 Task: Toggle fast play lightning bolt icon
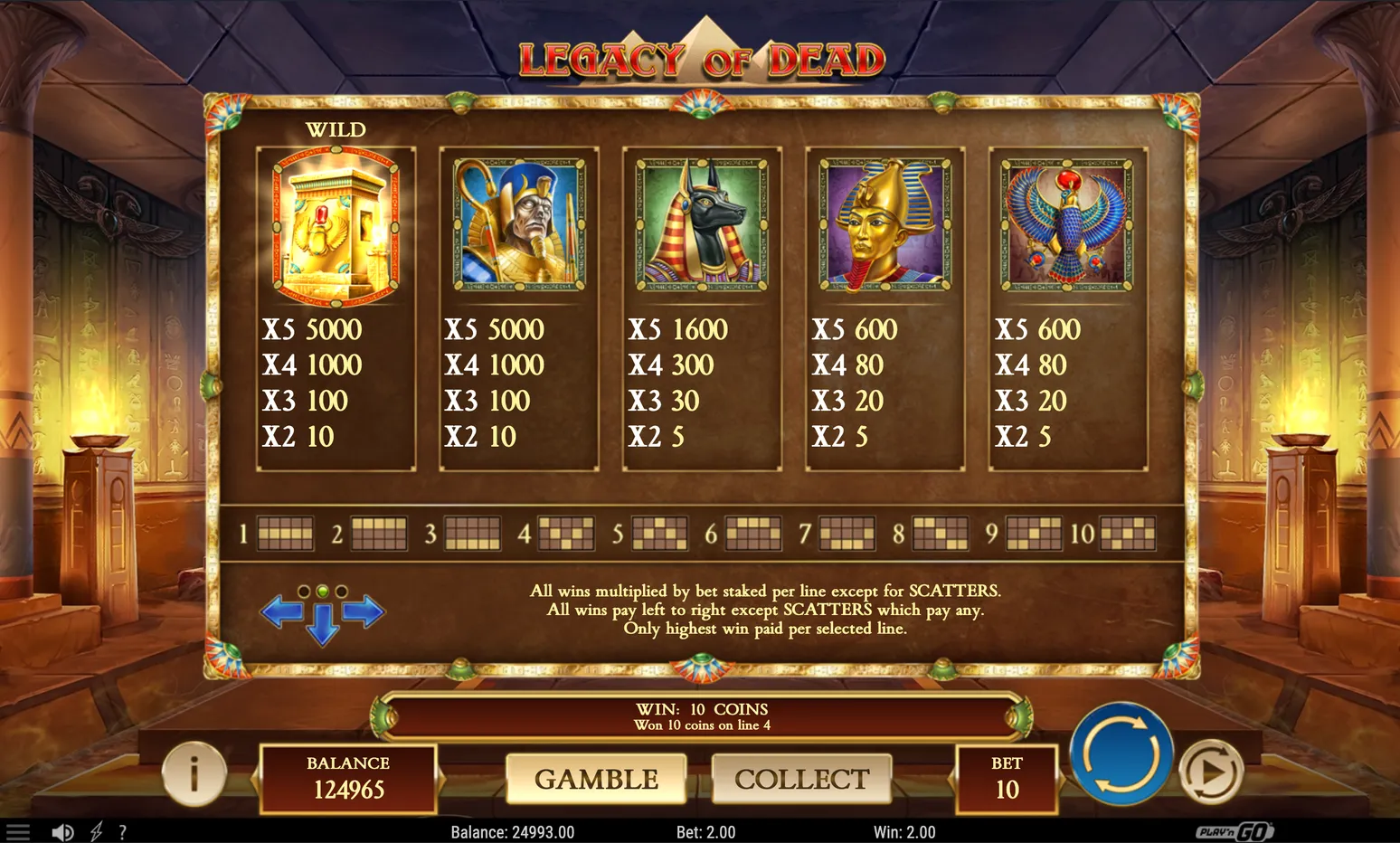point(96,832)
